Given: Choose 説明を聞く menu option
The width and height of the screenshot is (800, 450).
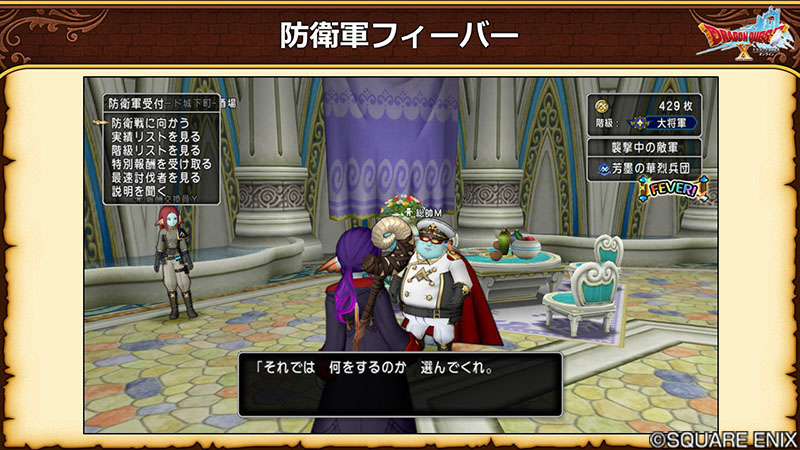Looking at the screenshot, I should (x=139, y=190).
